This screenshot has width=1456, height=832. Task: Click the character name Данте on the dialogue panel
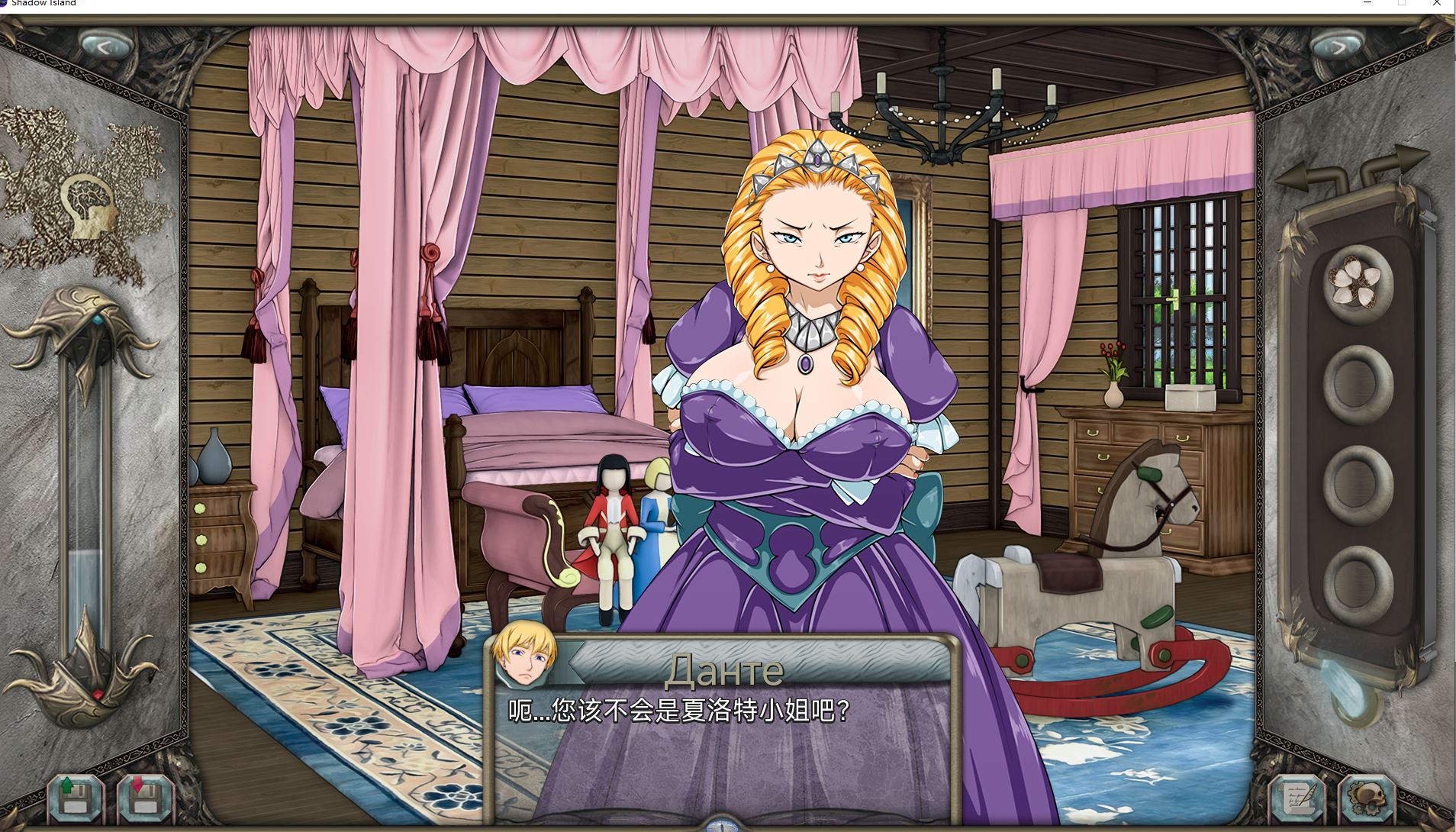pyautogui.click(x=723, y=671)
